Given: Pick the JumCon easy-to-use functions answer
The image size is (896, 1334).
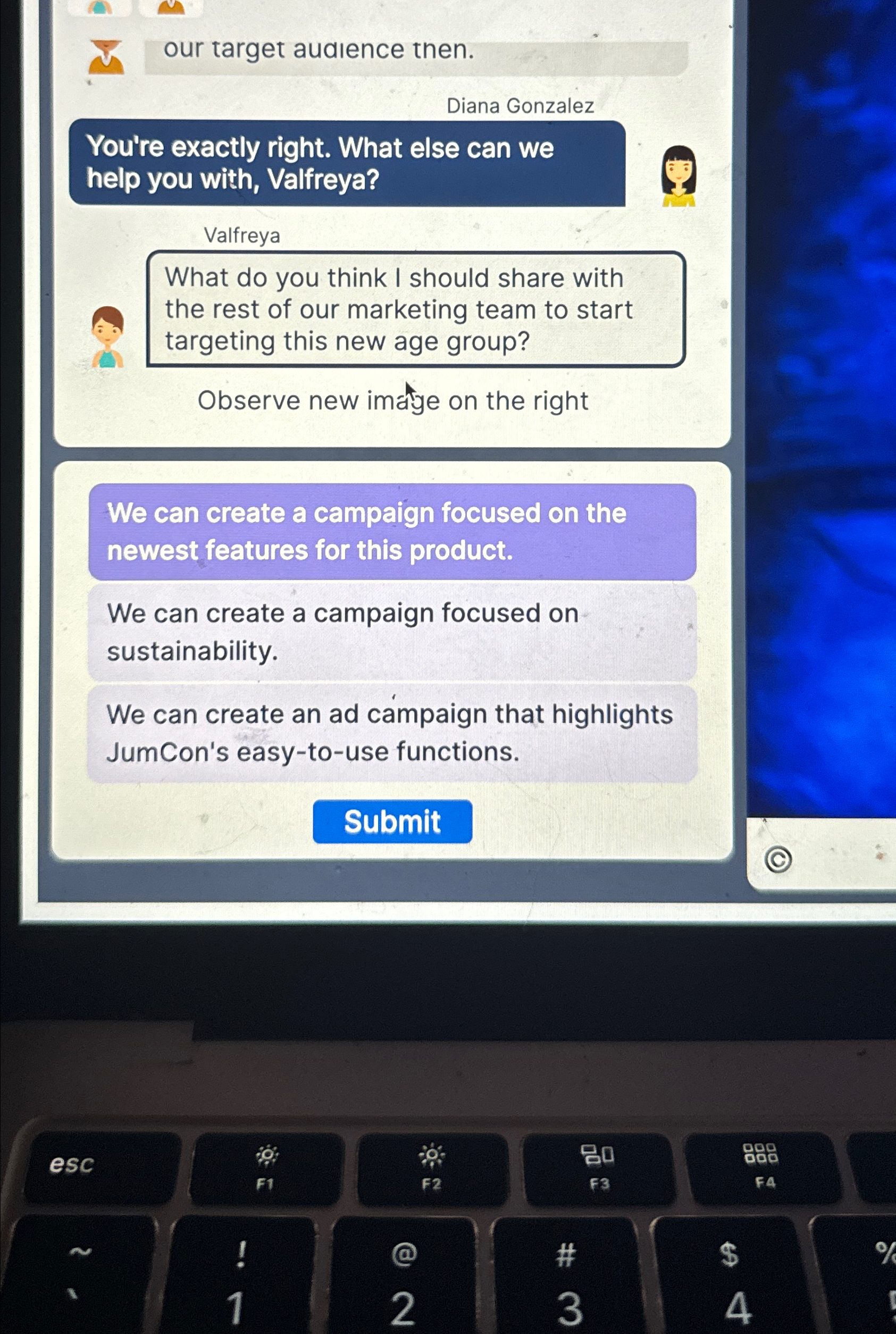Looking at the screenshot, I should click(x=392, y=733).
